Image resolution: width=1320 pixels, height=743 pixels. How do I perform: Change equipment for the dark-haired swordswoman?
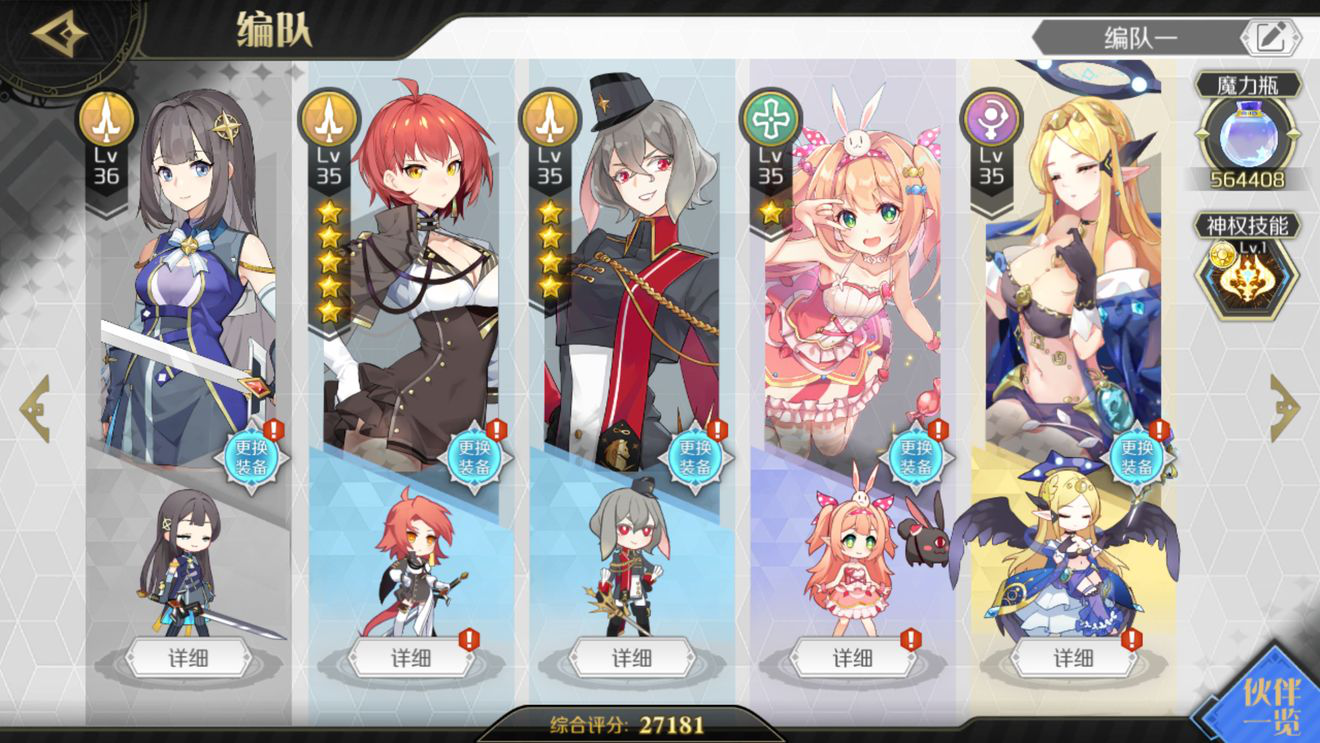(251, 457)
